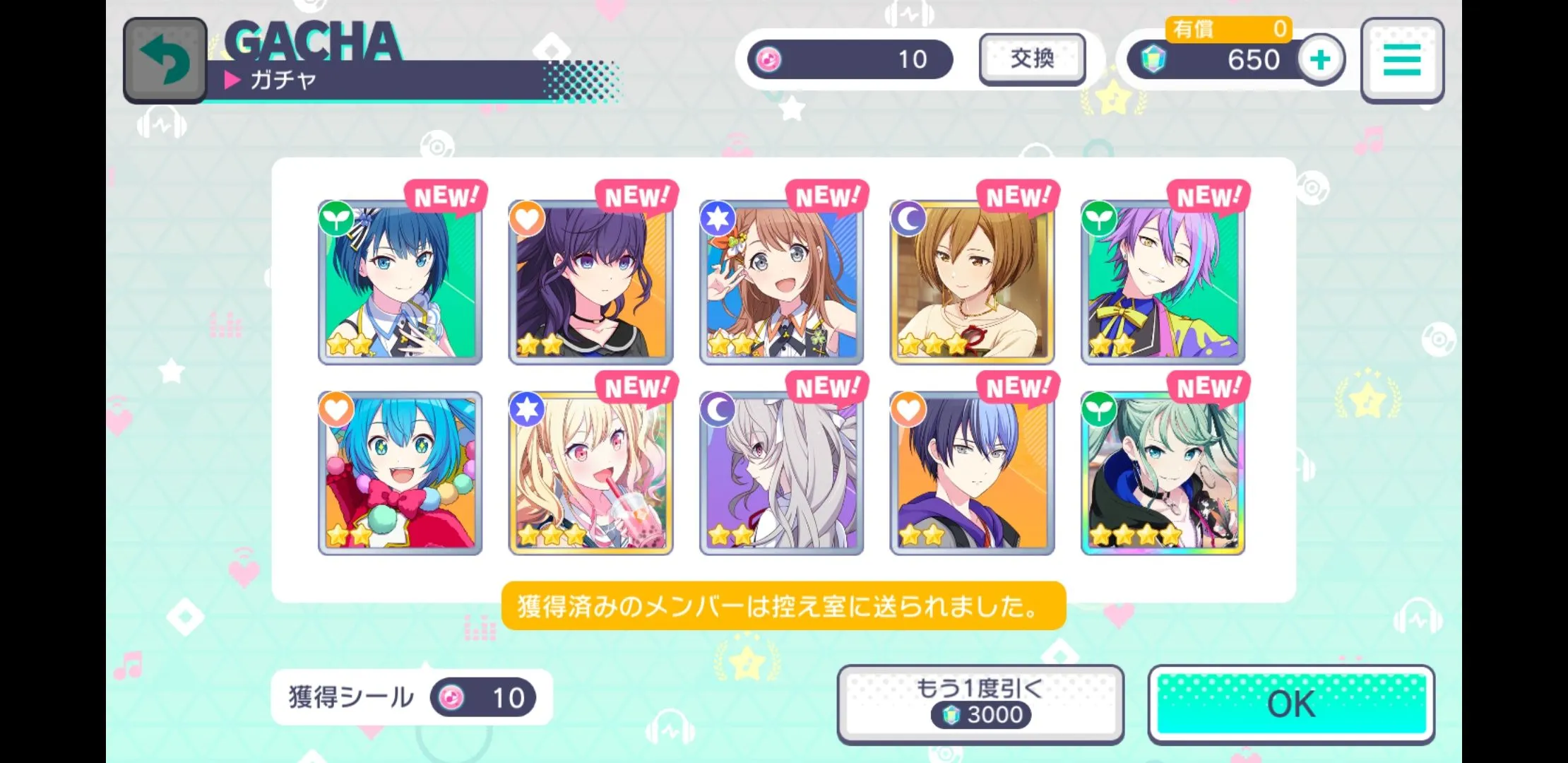Pull again with もう1度引く button
This screenshot has width=1568, height=763.
(980, 704)
